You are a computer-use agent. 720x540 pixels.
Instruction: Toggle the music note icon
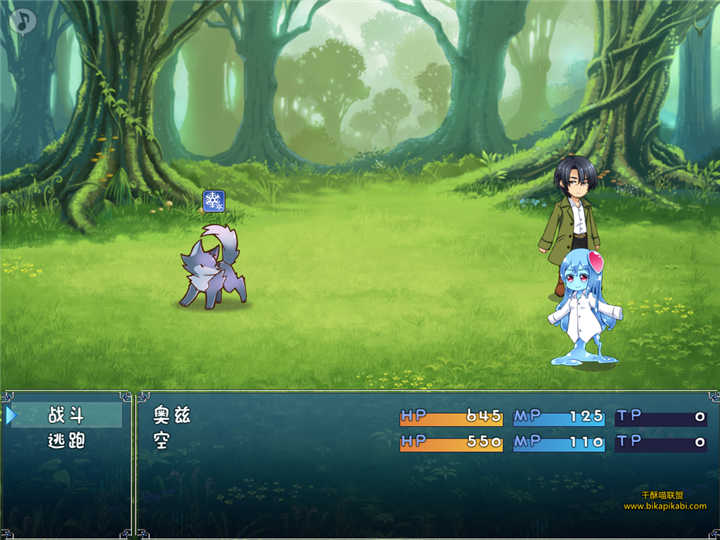point(22,20)
